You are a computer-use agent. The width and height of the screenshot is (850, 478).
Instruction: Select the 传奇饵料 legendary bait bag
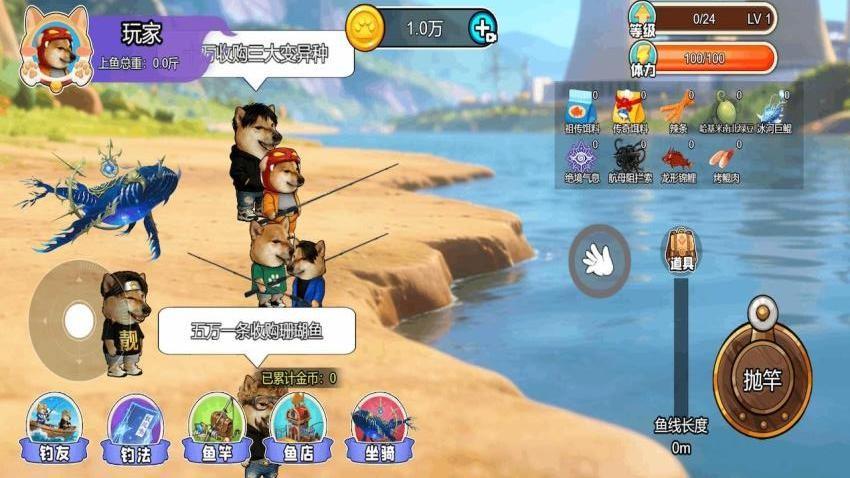tap(630, 110)
